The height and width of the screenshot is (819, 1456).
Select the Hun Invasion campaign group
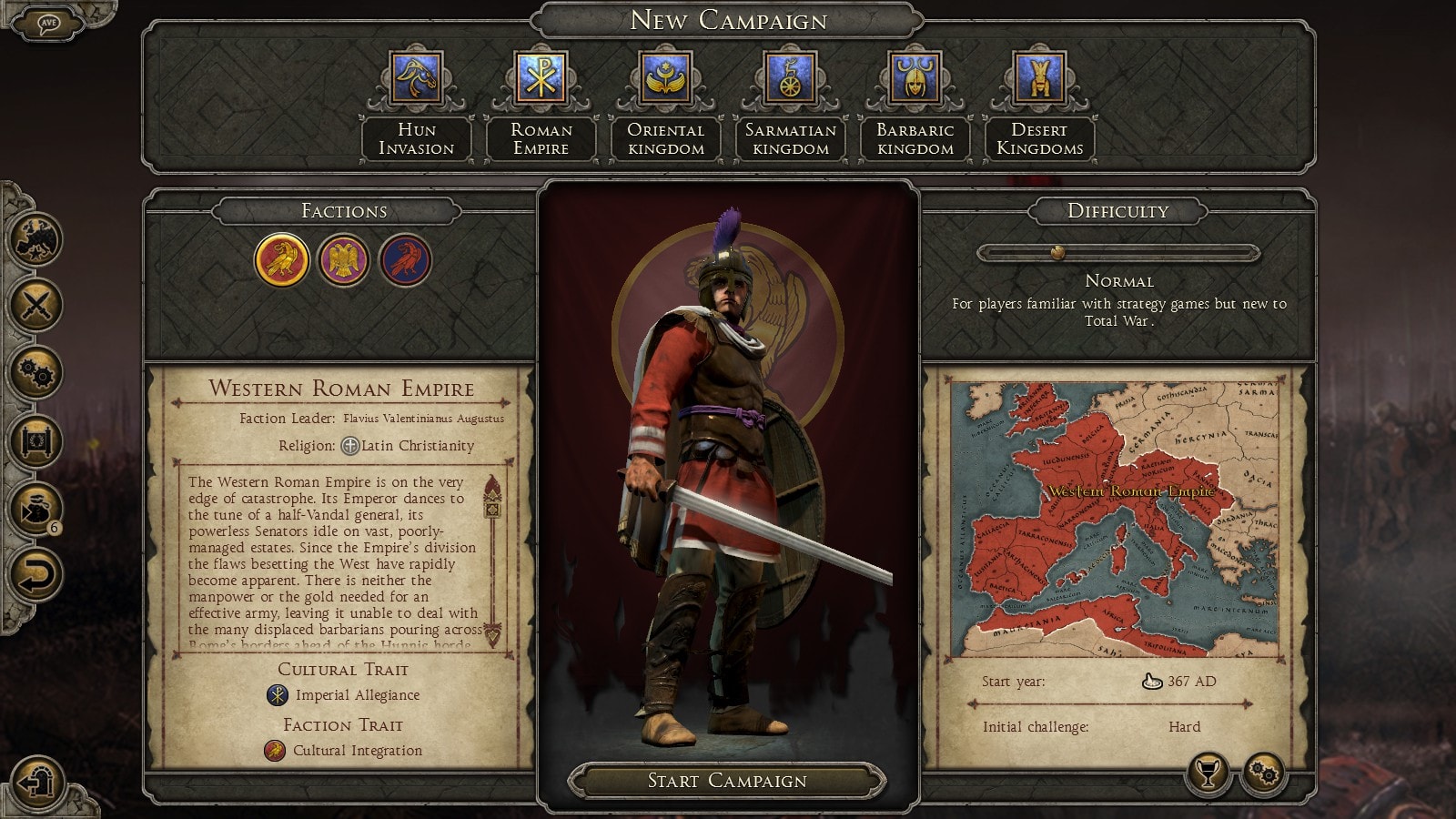[x=416, y=78]
